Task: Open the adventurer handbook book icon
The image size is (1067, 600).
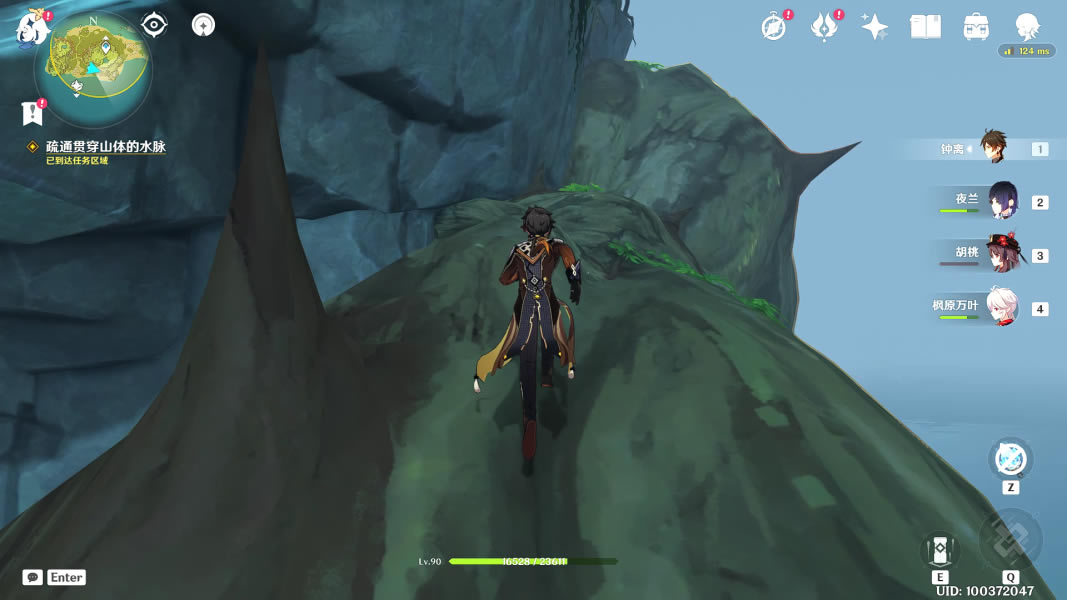Action: pos(925,27)
